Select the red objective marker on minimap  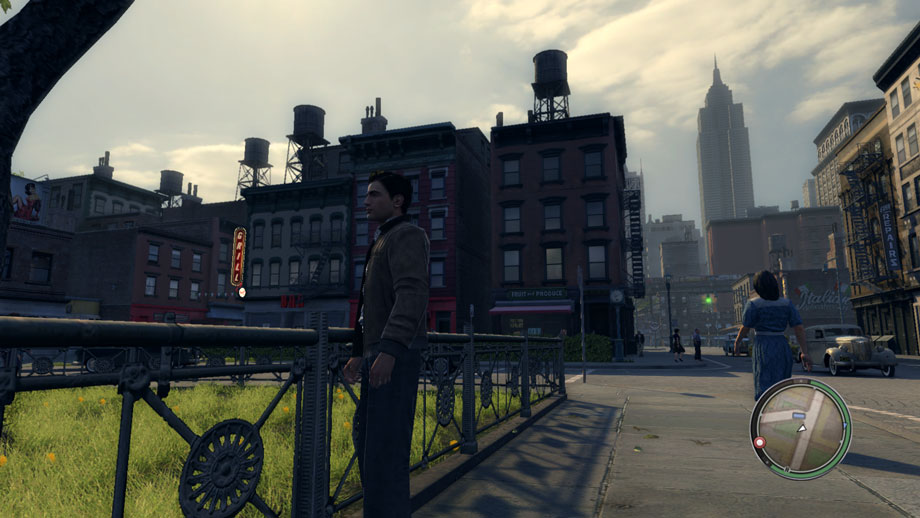(x=759, y=441)
